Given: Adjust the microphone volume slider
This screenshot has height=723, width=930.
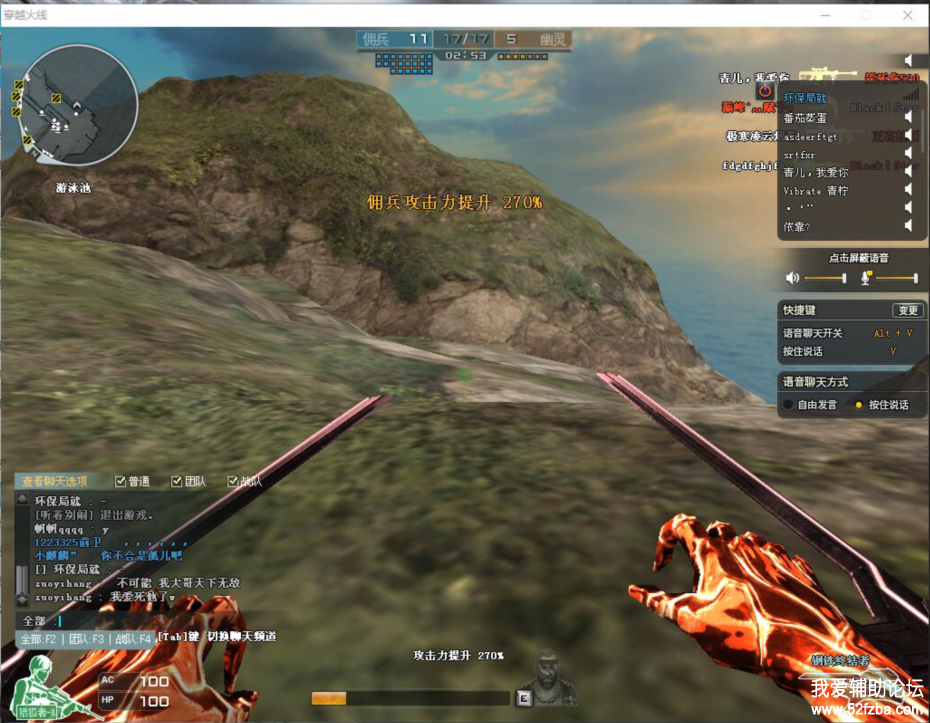Looking at the screenshot, I should (x=895, y=278).
